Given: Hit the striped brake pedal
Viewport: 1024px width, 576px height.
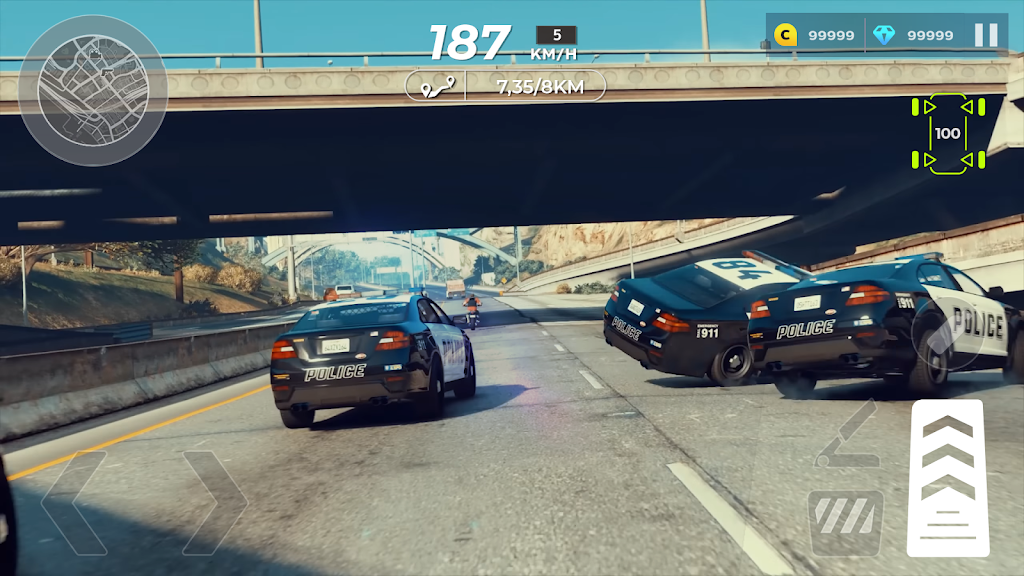Looking at the screenshot, I should [845, 522].
